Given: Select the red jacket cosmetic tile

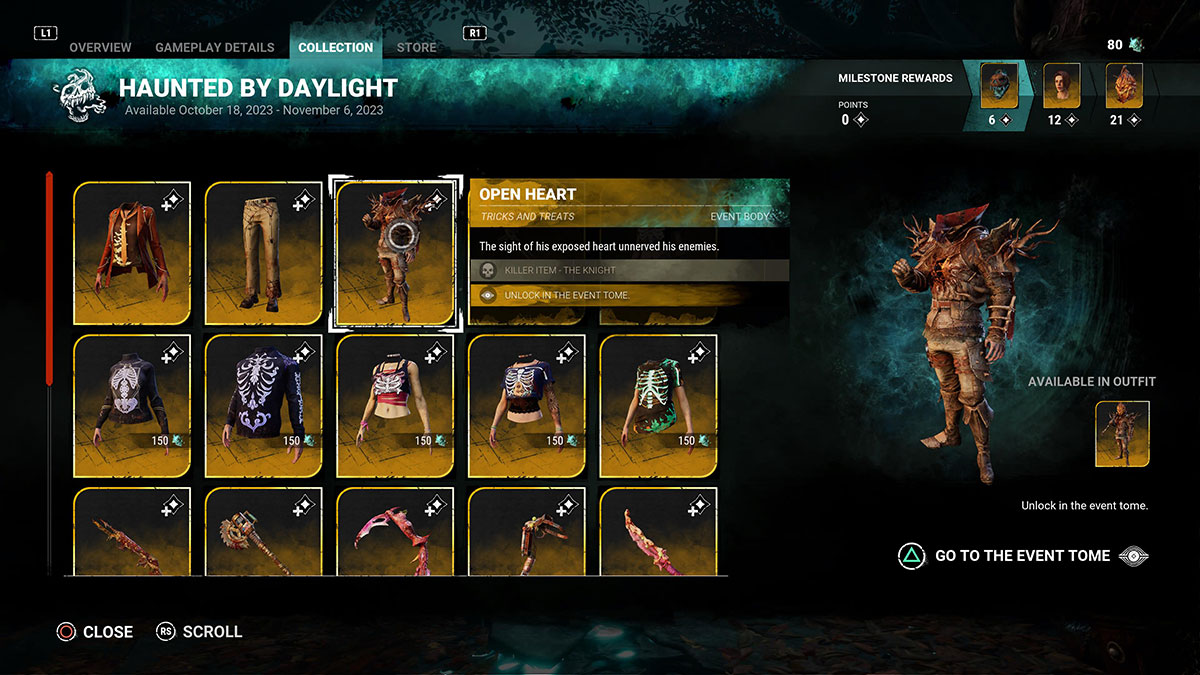Looking at the screenshot, I should [x=132, y=253].
